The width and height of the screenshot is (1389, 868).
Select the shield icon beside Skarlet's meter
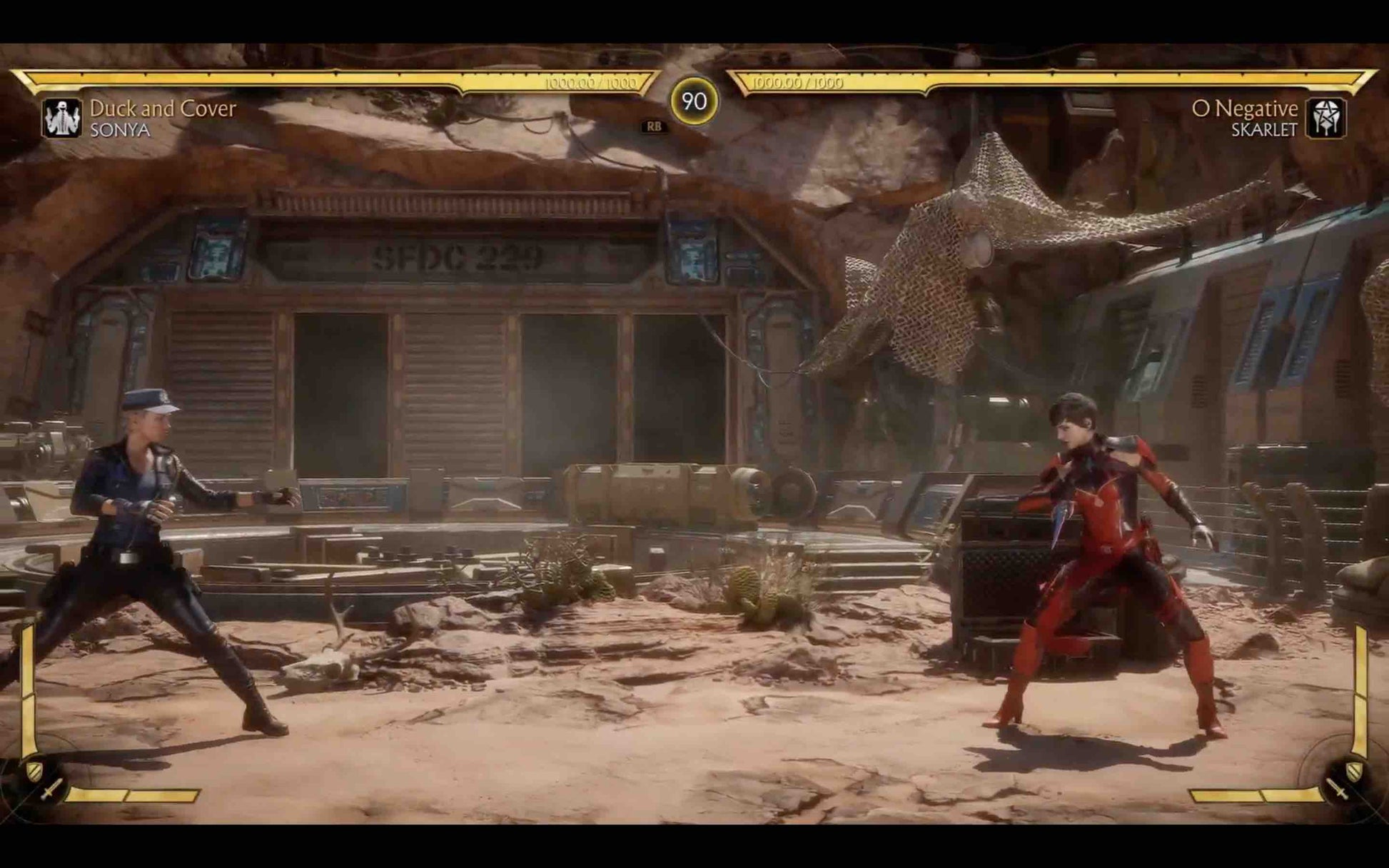[1353, 771]
